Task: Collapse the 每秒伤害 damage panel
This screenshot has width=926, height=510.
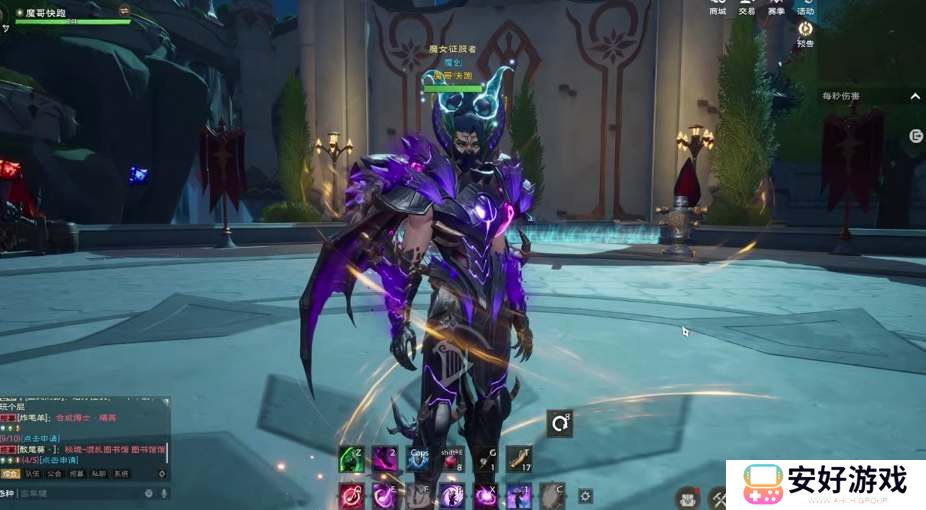Action: point(915,96)
